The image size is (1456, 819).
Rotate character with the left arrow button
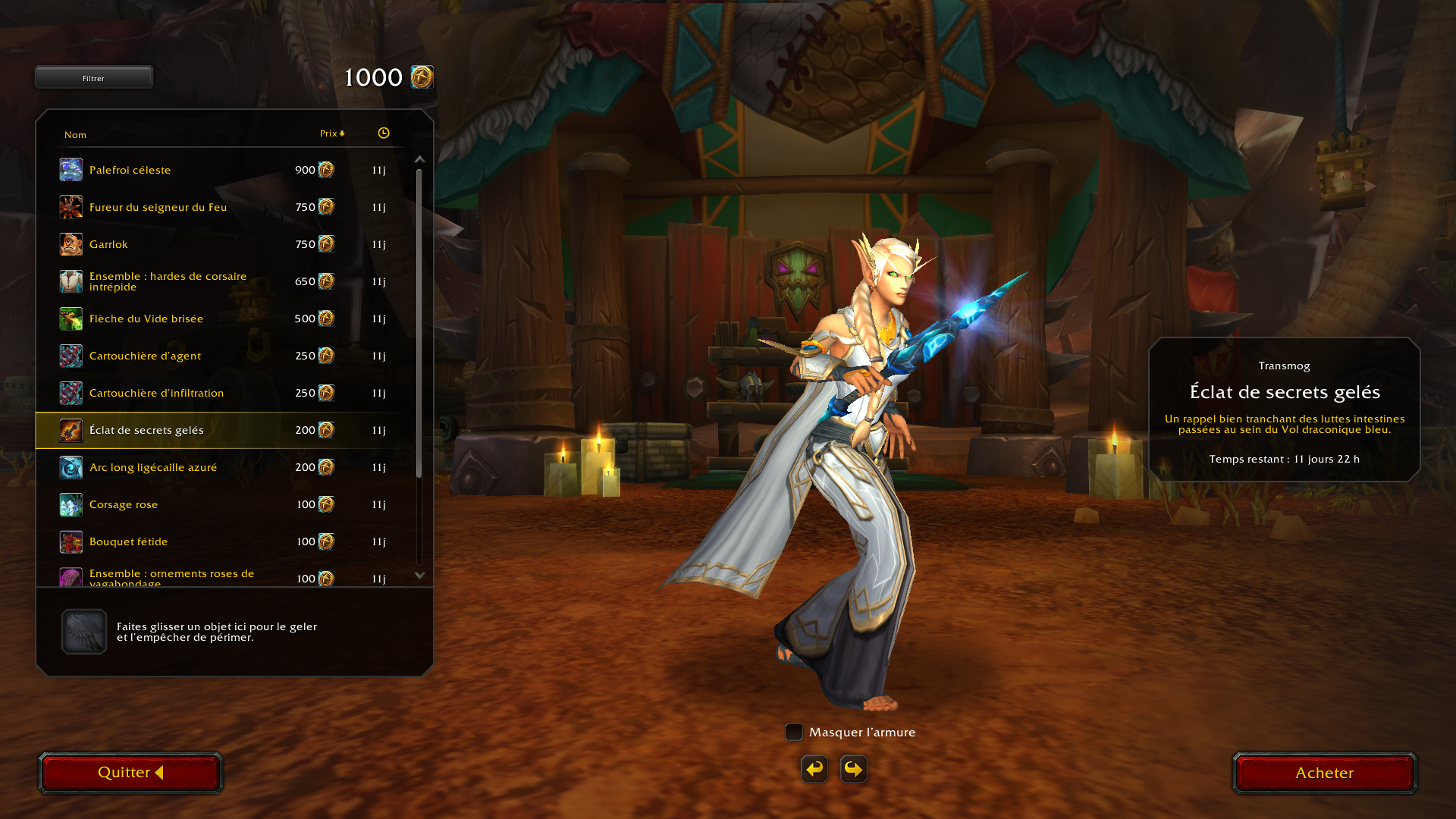(x=814, y=769)
